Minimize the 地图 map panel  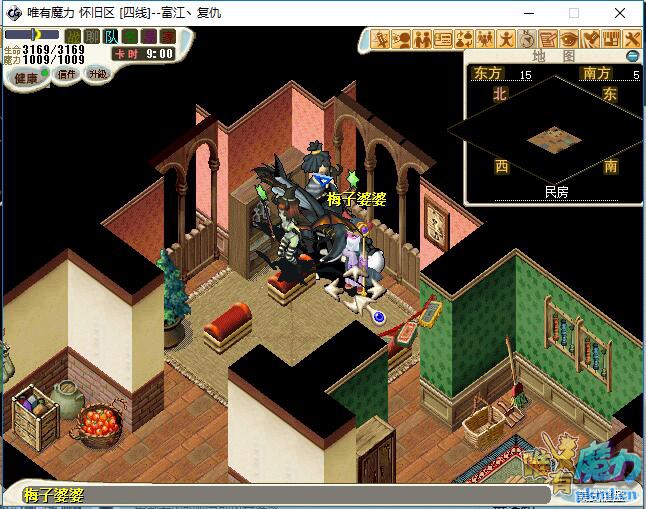(x=632, y=56)
